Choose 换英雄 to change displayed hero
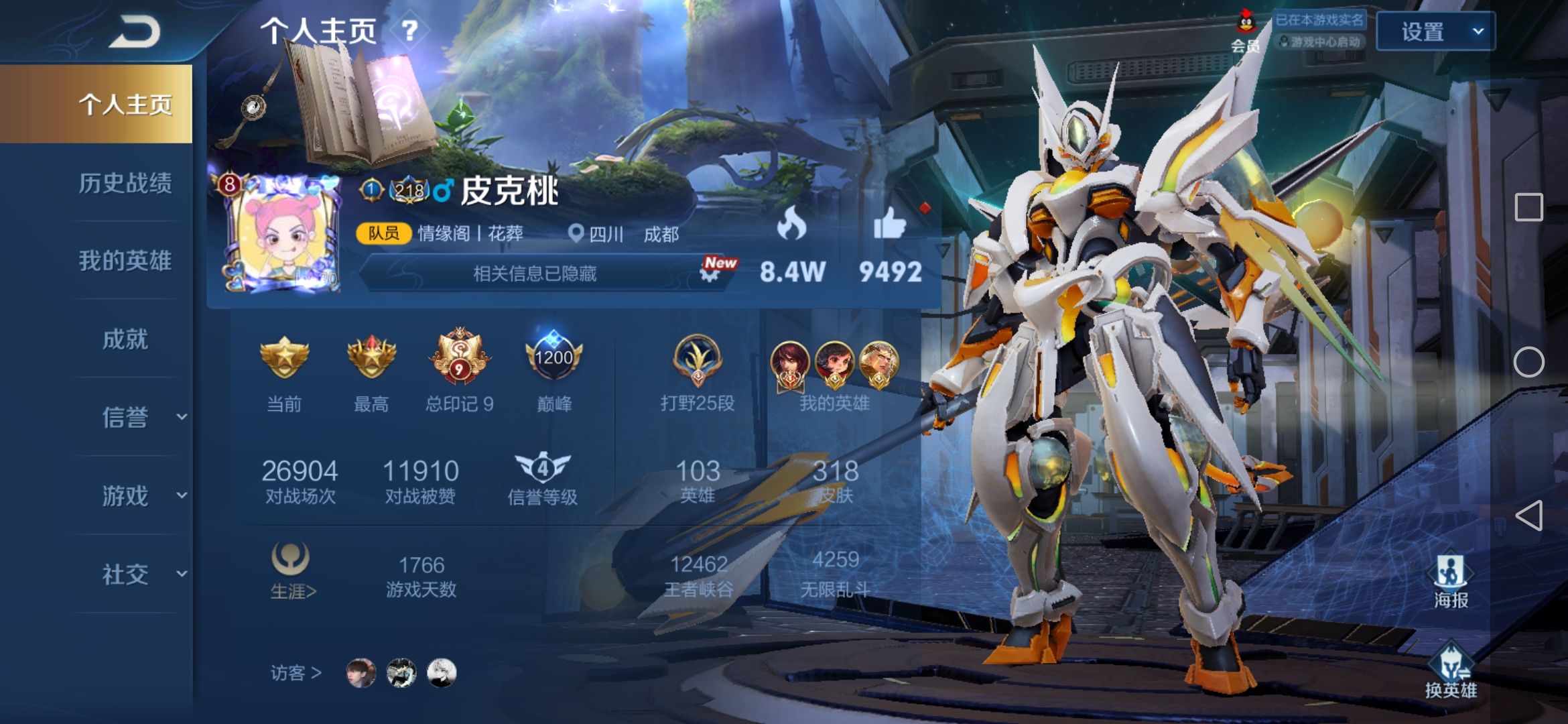1568x724 pixels. pos(1451,672)
